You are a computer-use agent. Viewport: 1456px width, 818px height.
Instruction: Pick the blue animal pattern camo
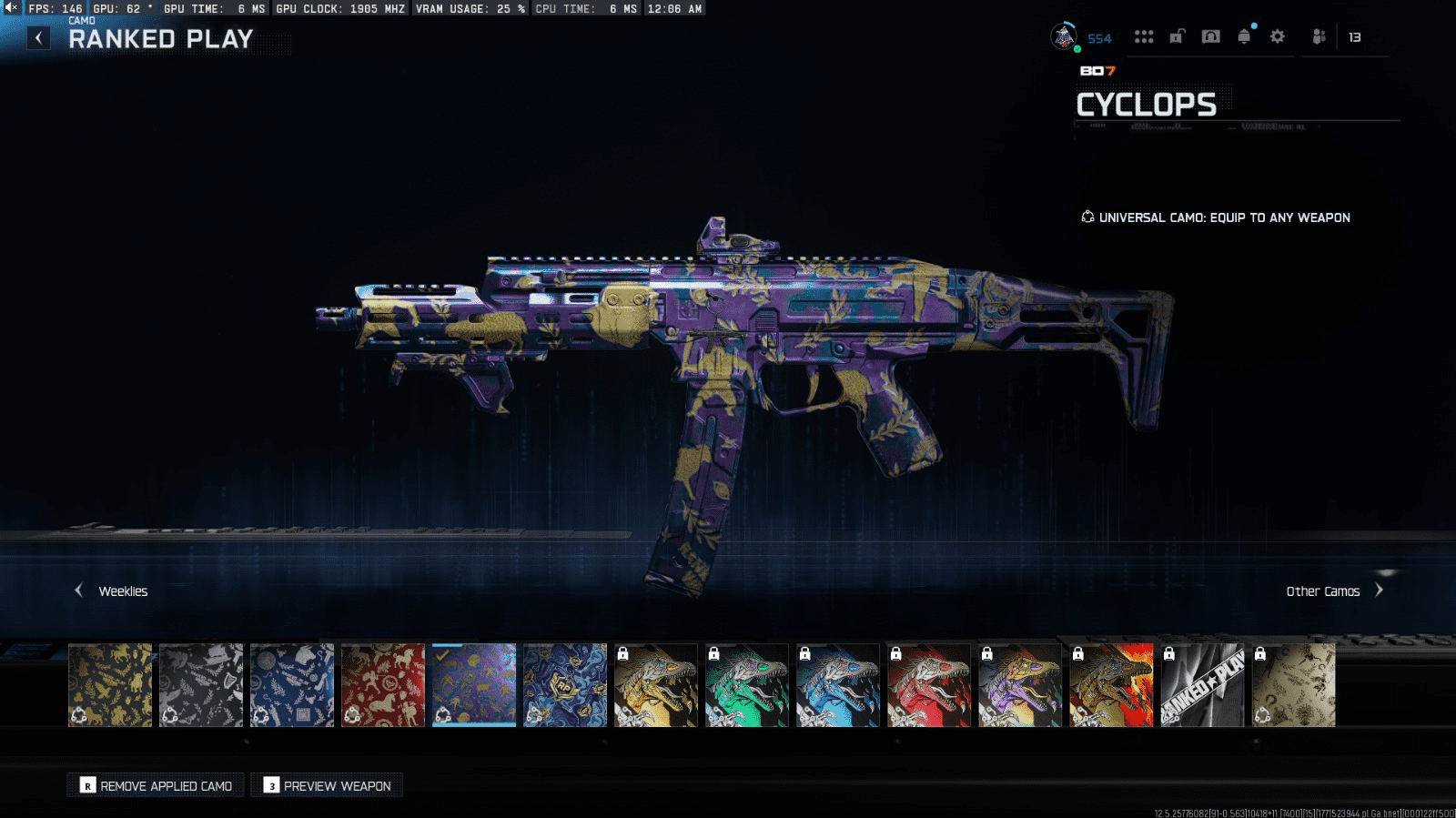[292, 685]
